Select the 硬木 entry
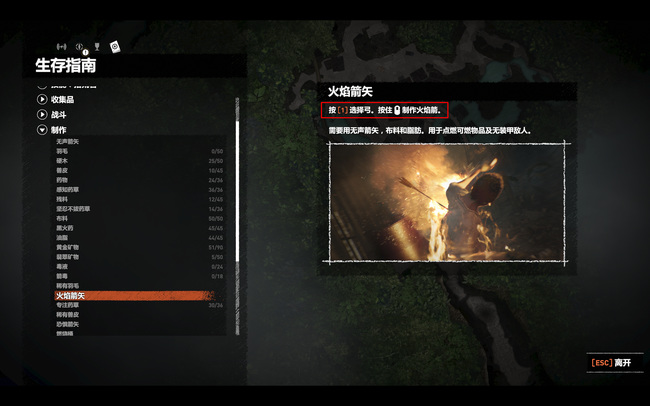 point(62,161)
